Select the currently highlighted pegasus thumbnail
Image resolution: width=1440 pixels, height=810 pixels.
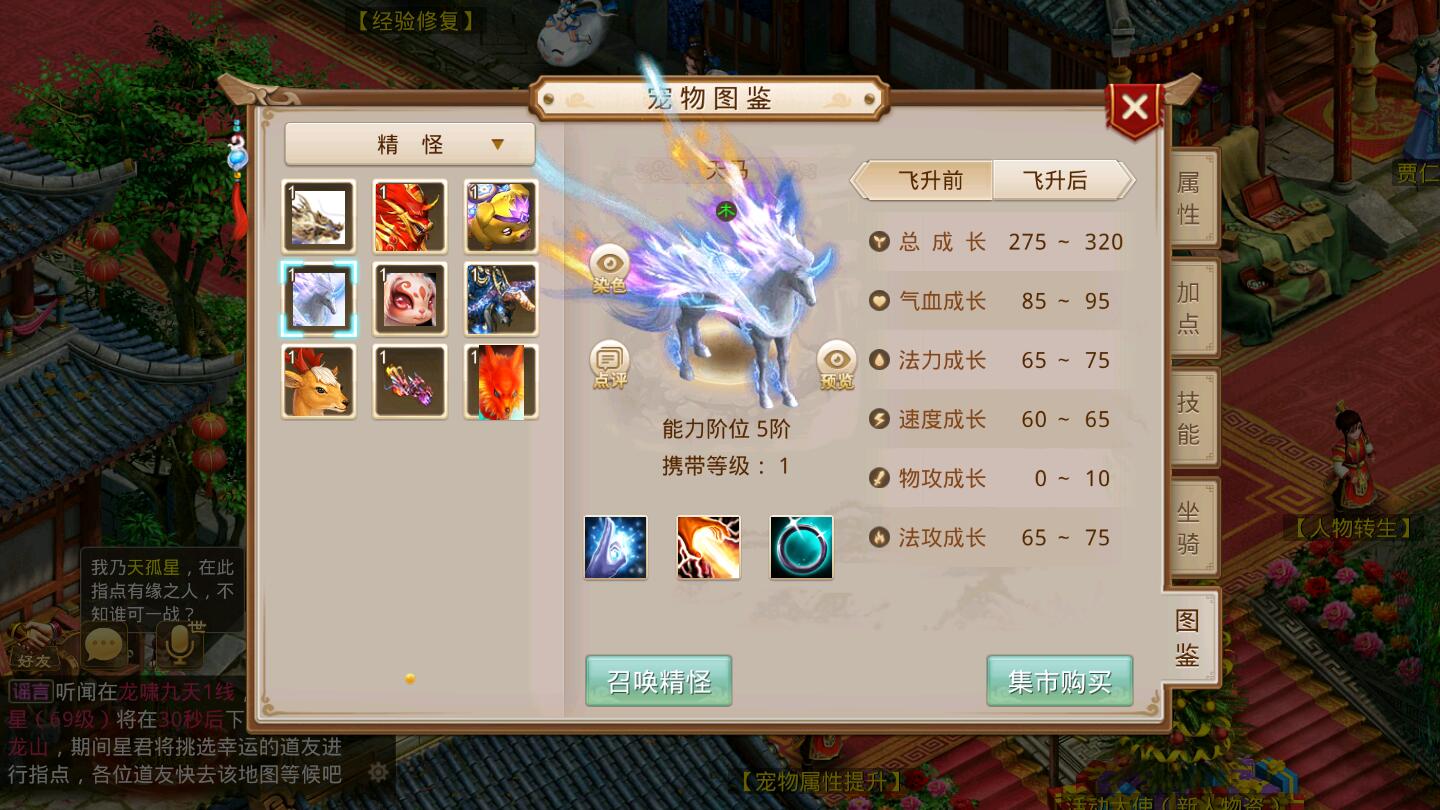(x=318, y=298)
